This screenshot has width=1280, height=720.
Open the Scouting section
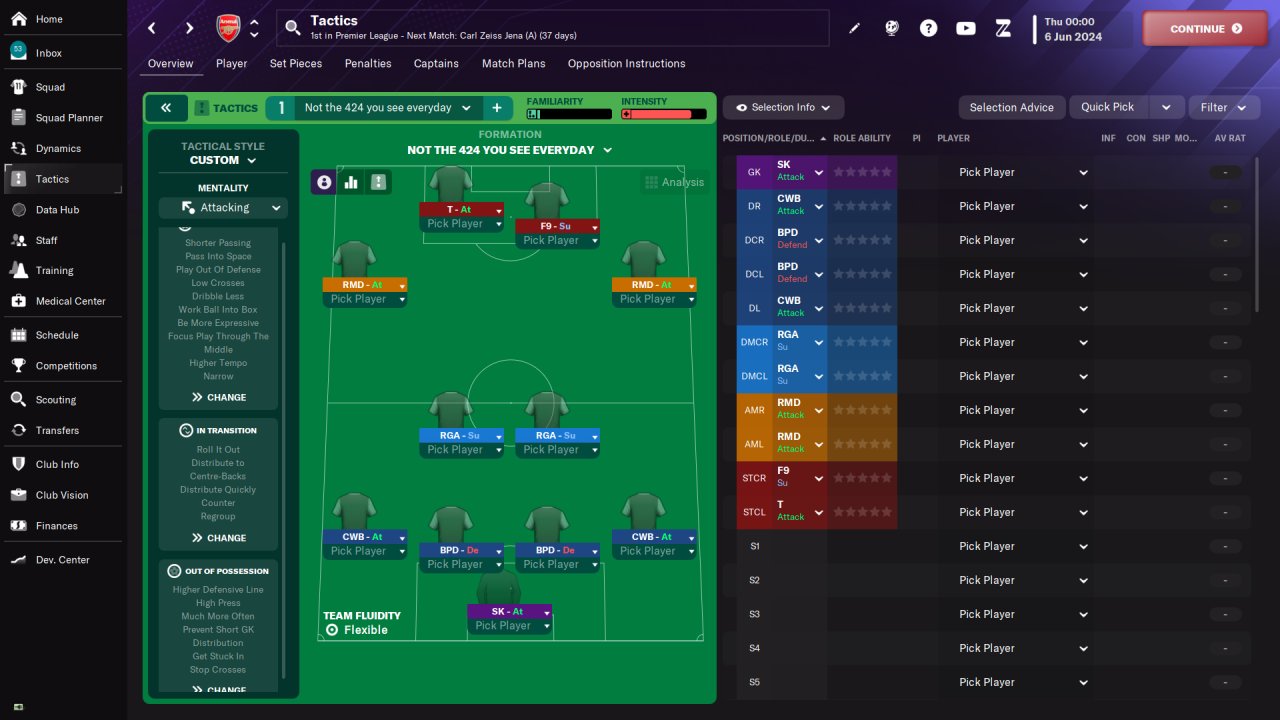click(x=55, y=400)
